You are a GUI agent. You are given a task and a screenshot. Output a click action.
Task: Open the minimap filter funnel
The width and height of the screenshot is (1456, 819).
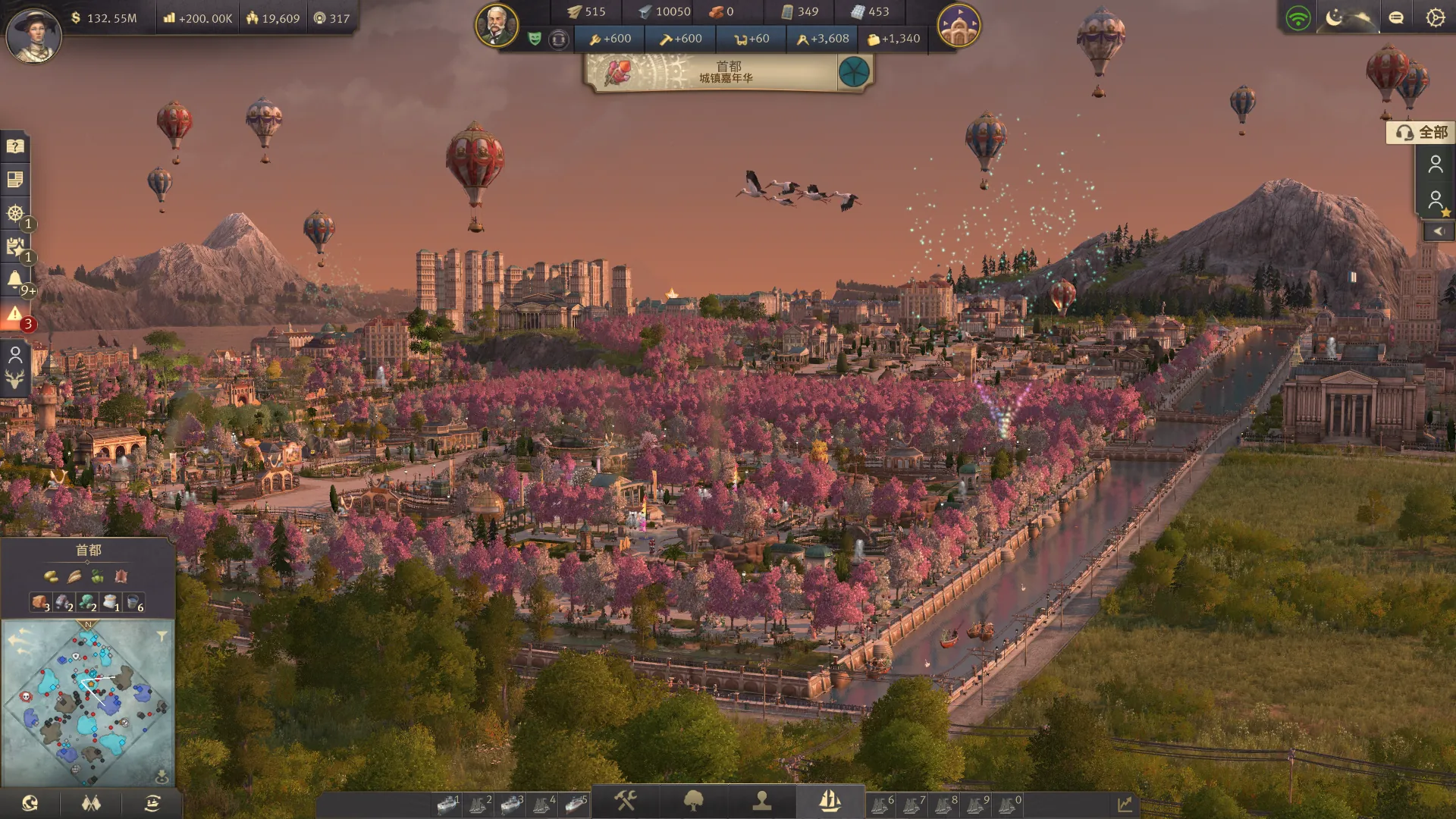click(x=162, y=637)
